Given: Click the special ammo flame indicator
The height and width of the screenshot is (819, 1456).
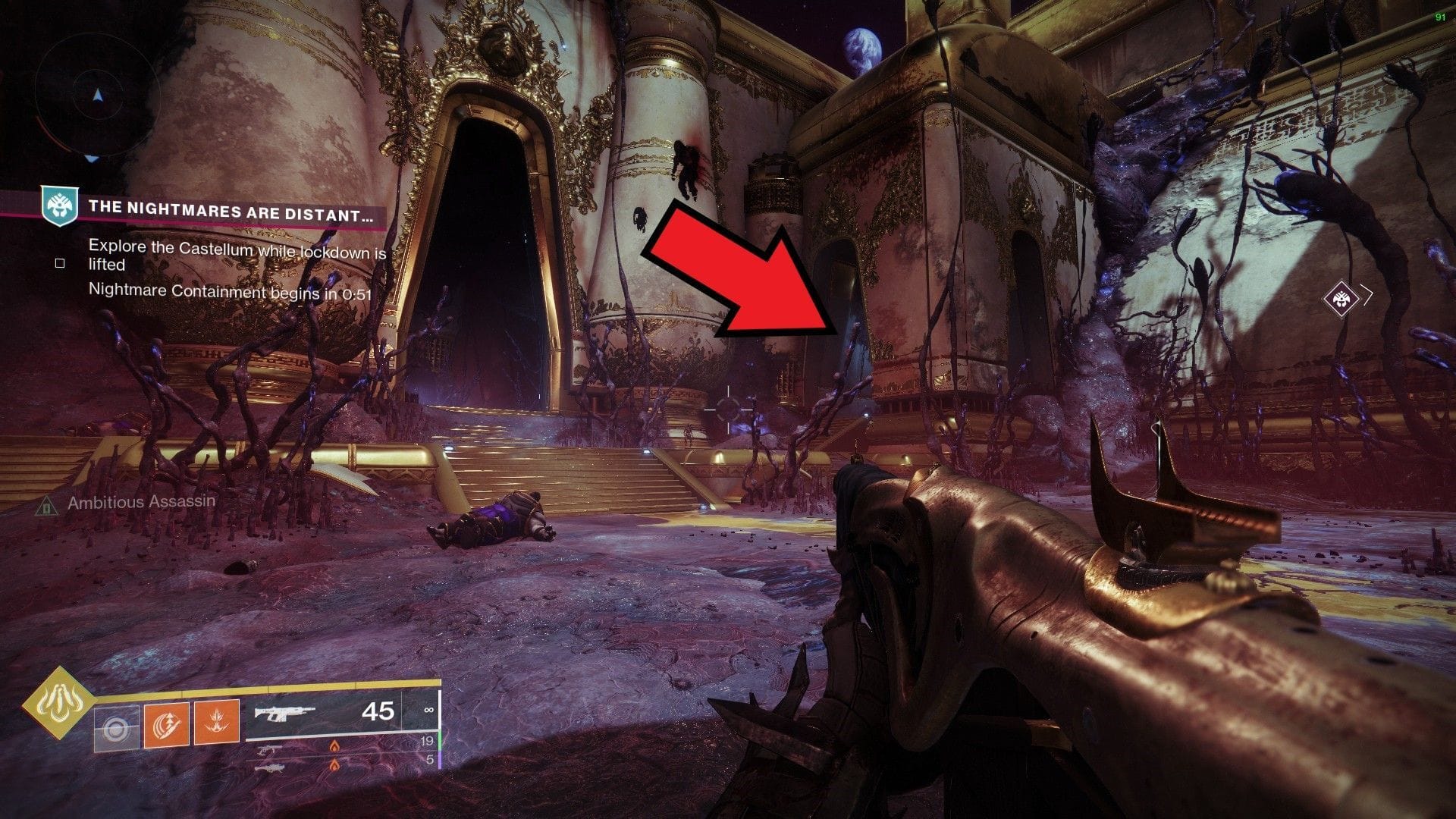Looking at the screenshot, I should point(334,745).
